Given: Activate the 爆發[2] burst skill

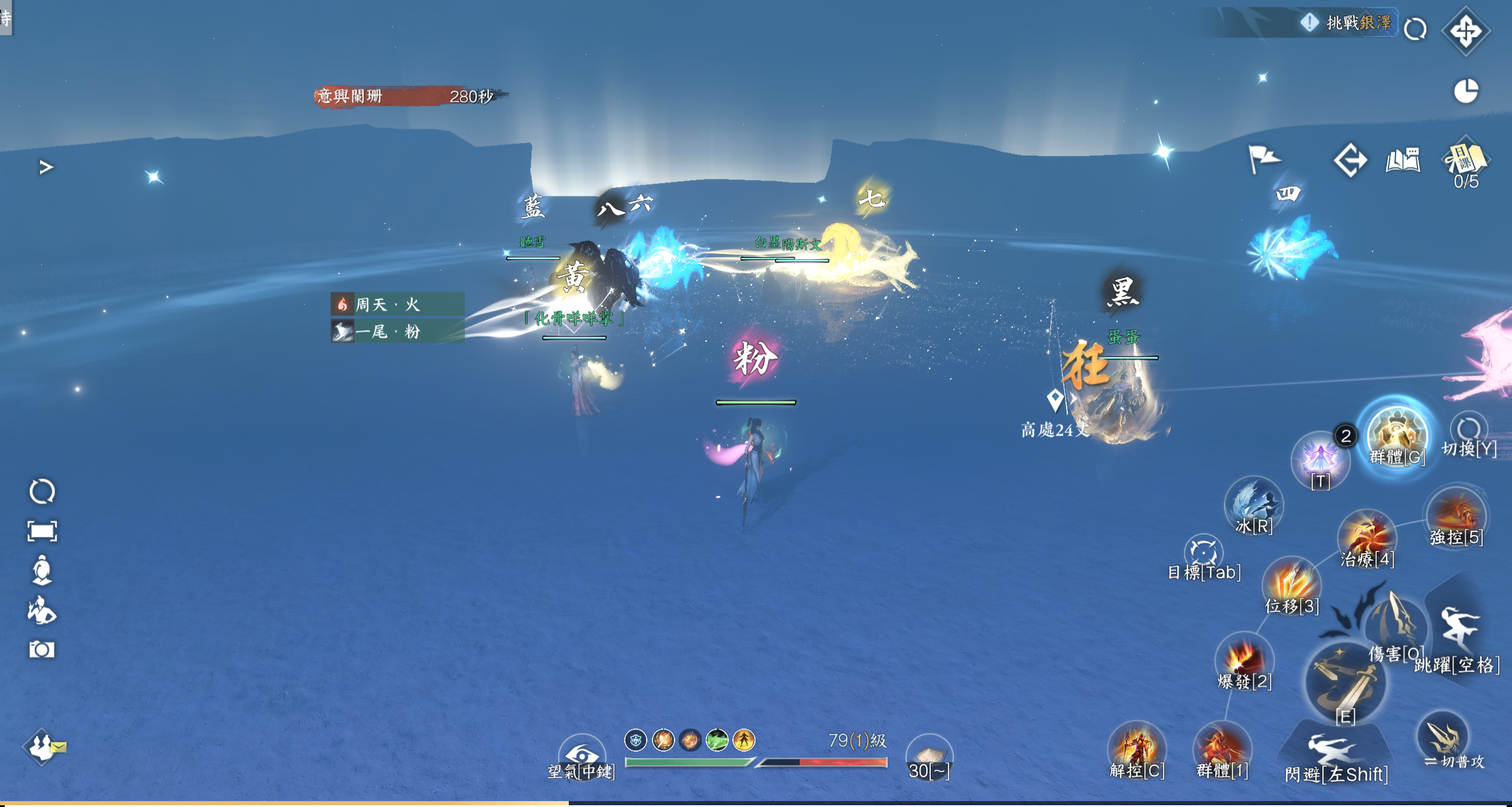Looking at the screenshot, I should [1244, 658].
